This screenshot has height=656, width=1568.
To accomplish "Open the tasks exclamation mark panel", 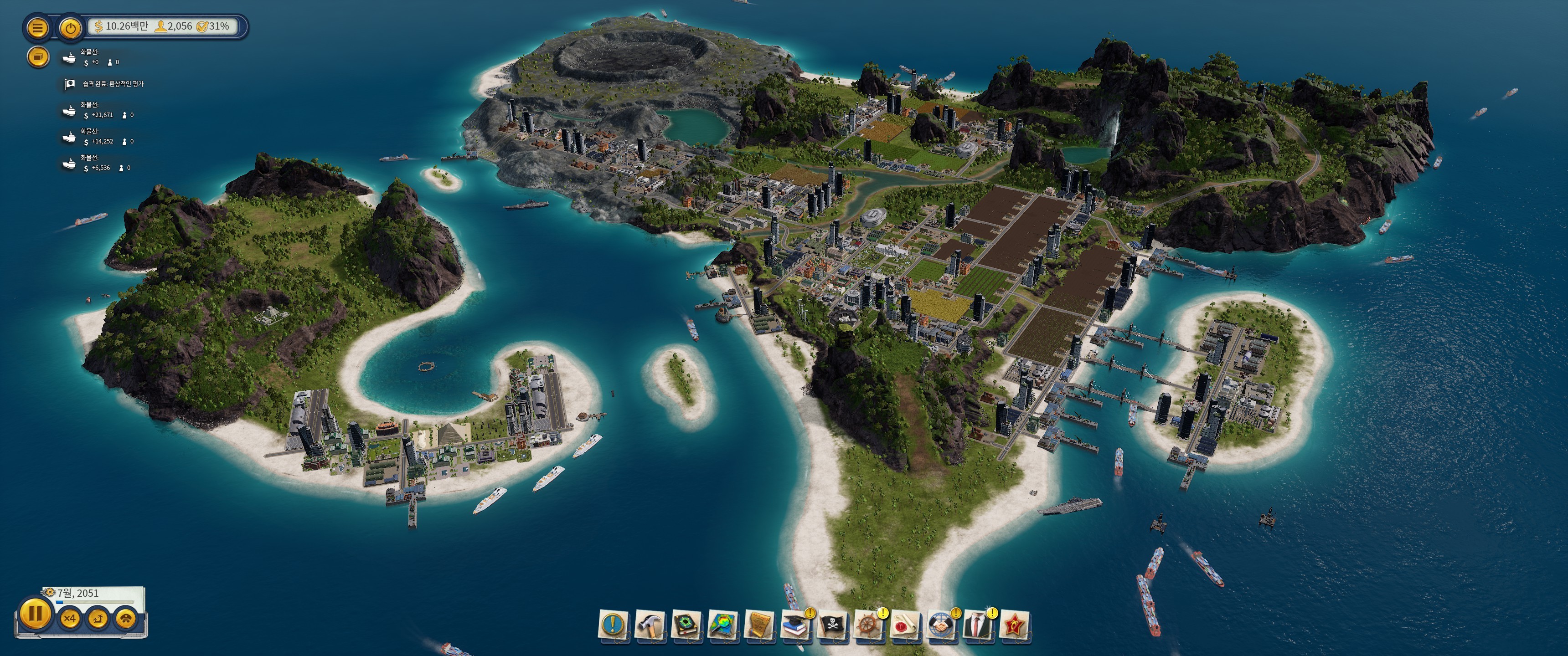I will coord(614,625).
